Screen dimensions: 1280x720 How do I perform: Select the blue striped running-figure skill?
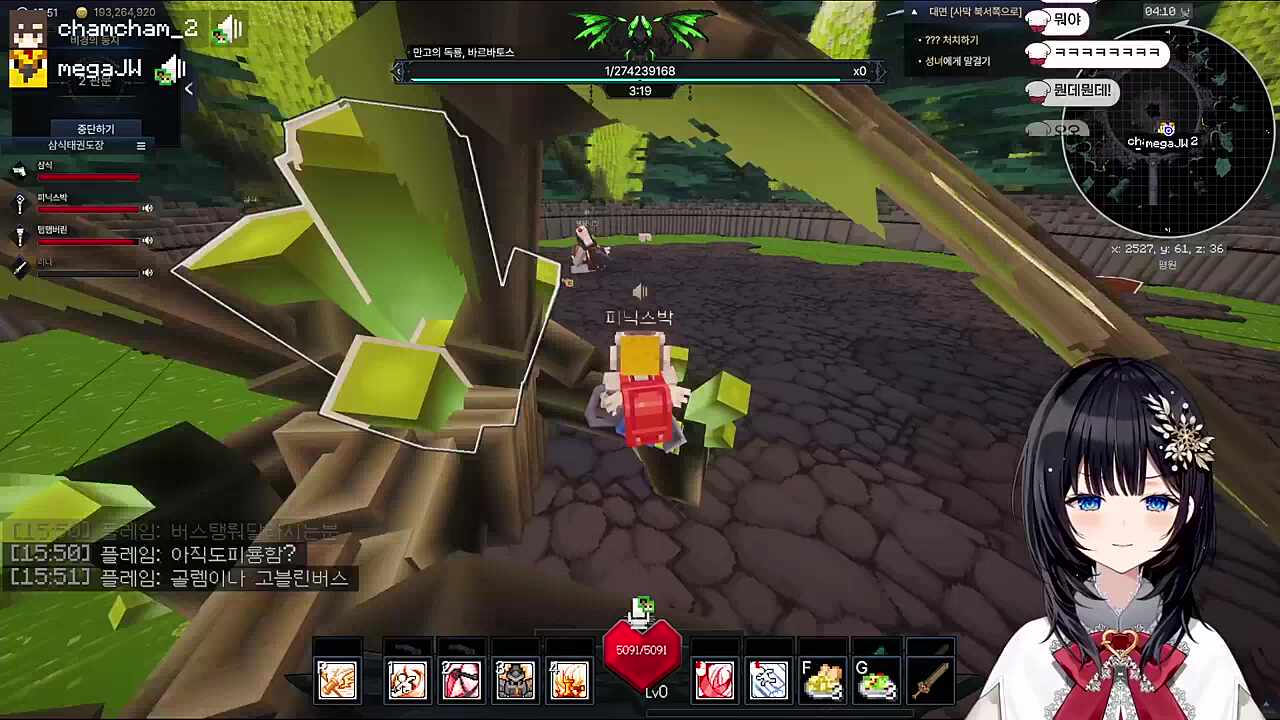tap(769, 680)
